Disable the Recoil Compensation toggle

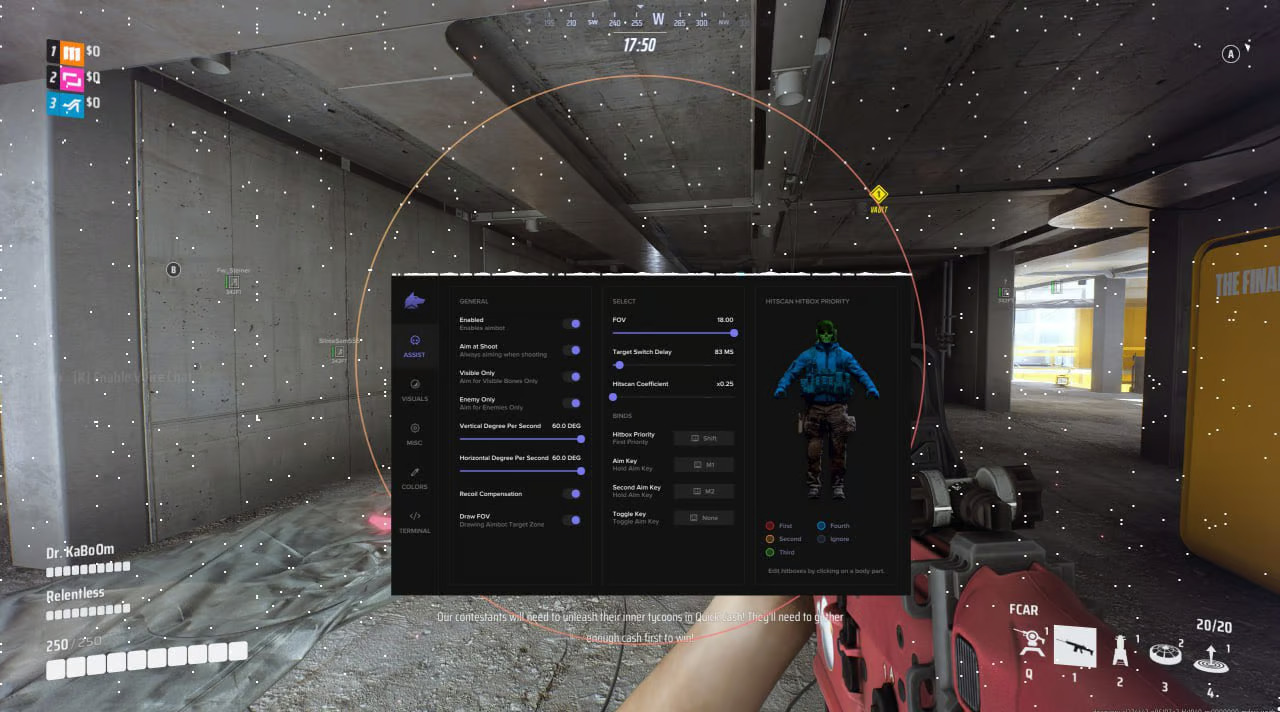pos(572,494)
